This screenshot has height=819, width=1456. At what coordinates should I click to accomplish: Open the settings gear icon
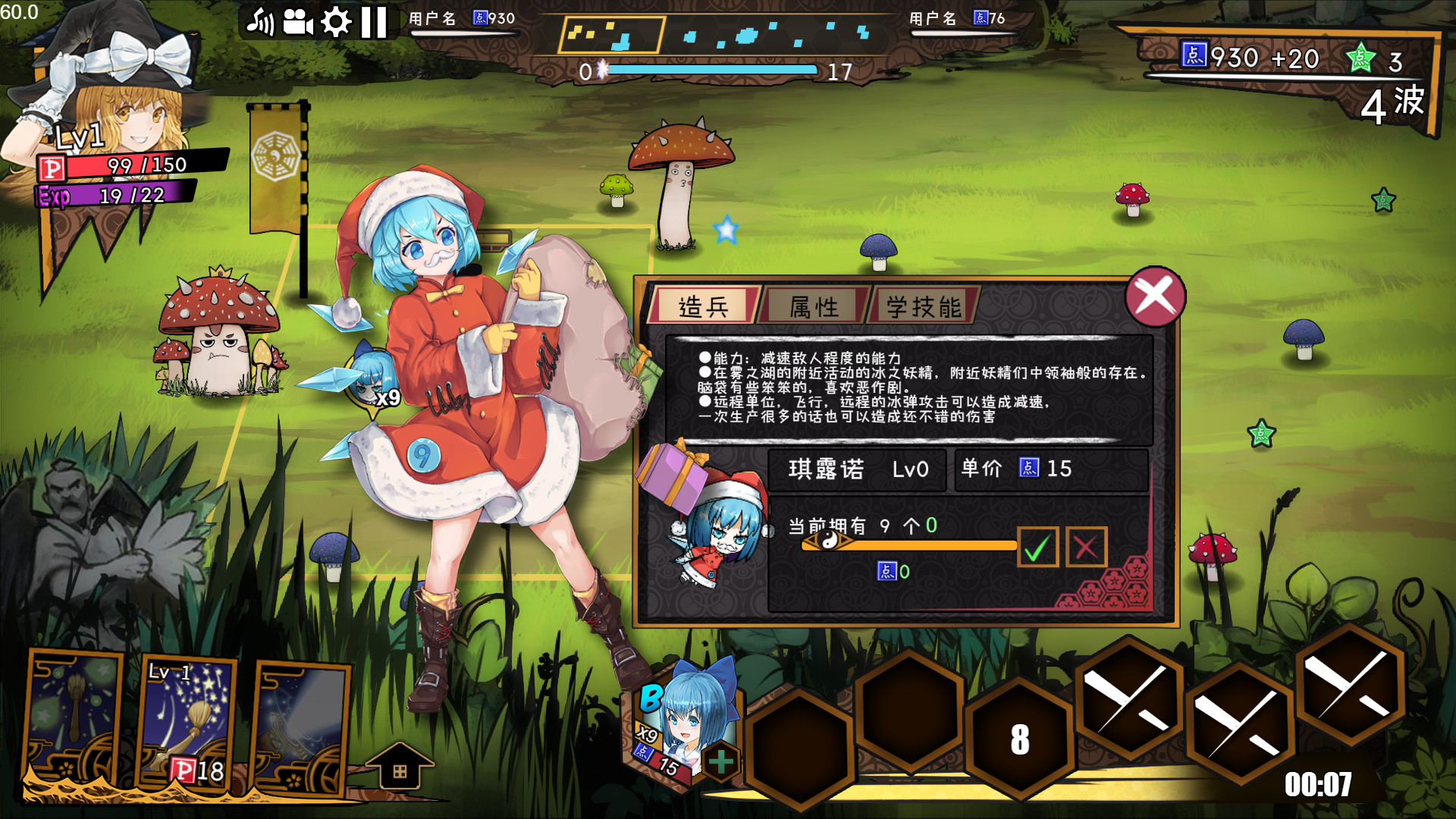tap(336, 23)
